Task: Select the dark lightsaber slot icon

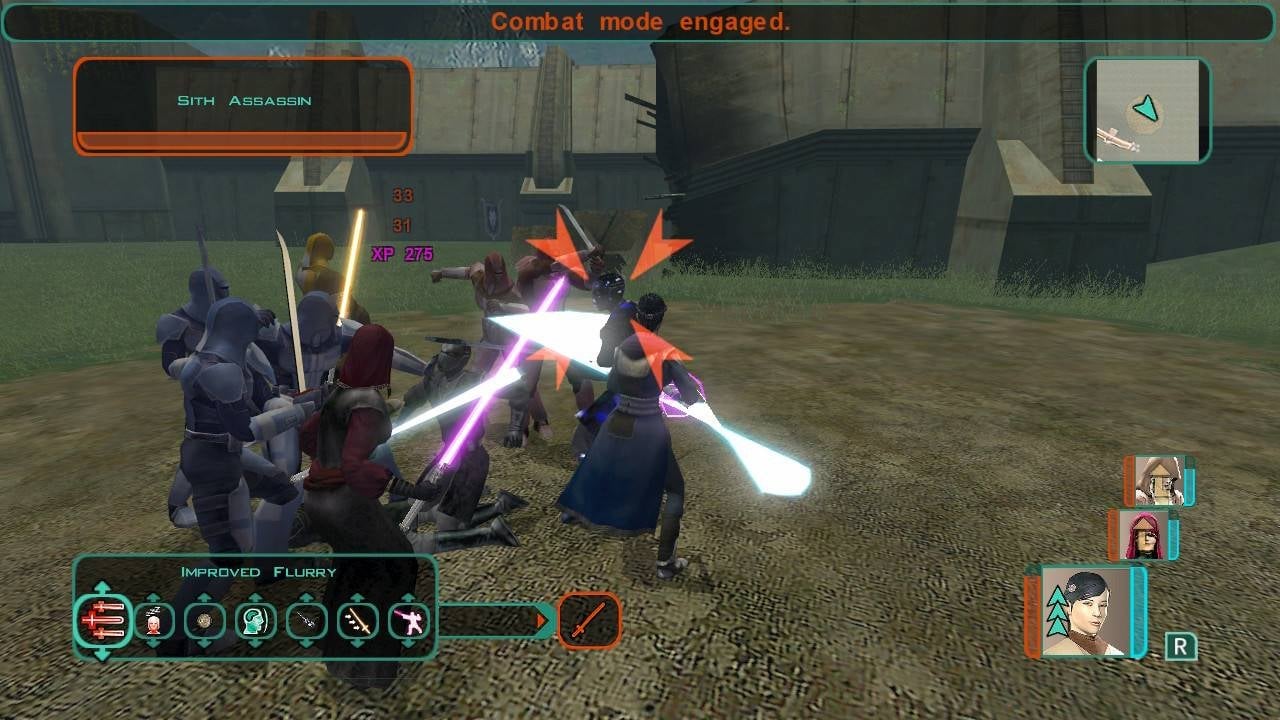Action: tap(306, 620)
